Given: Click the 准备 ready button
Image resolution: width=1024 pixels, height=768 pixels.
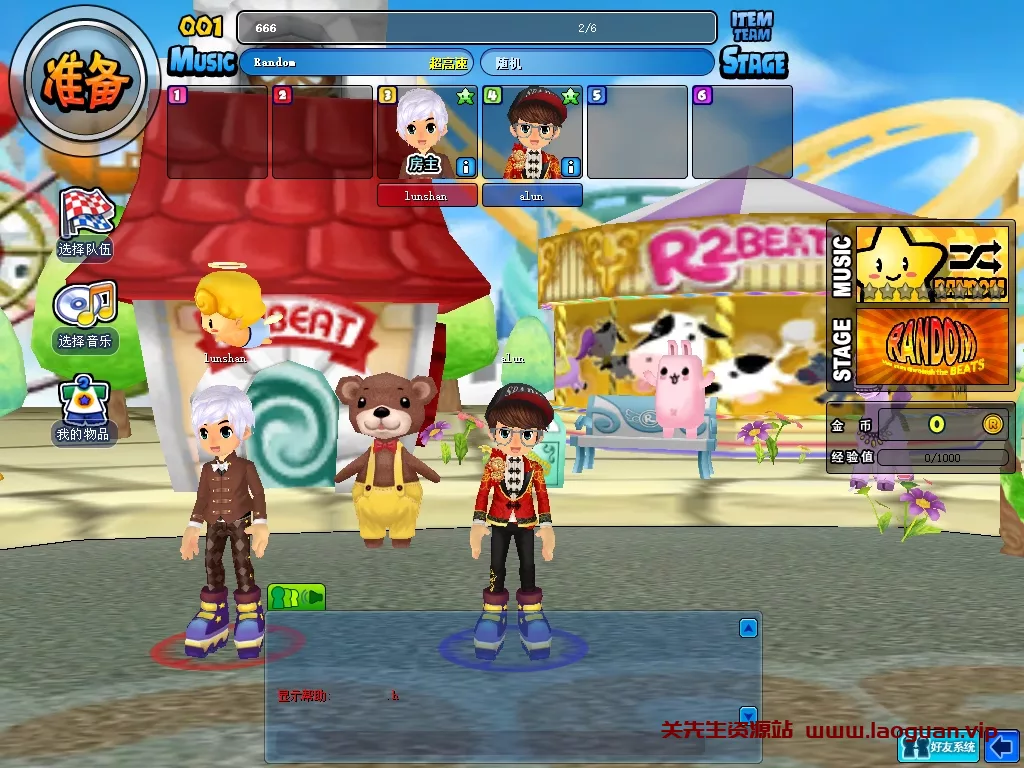Looking at the screenshot, I should tap(85, 82).
